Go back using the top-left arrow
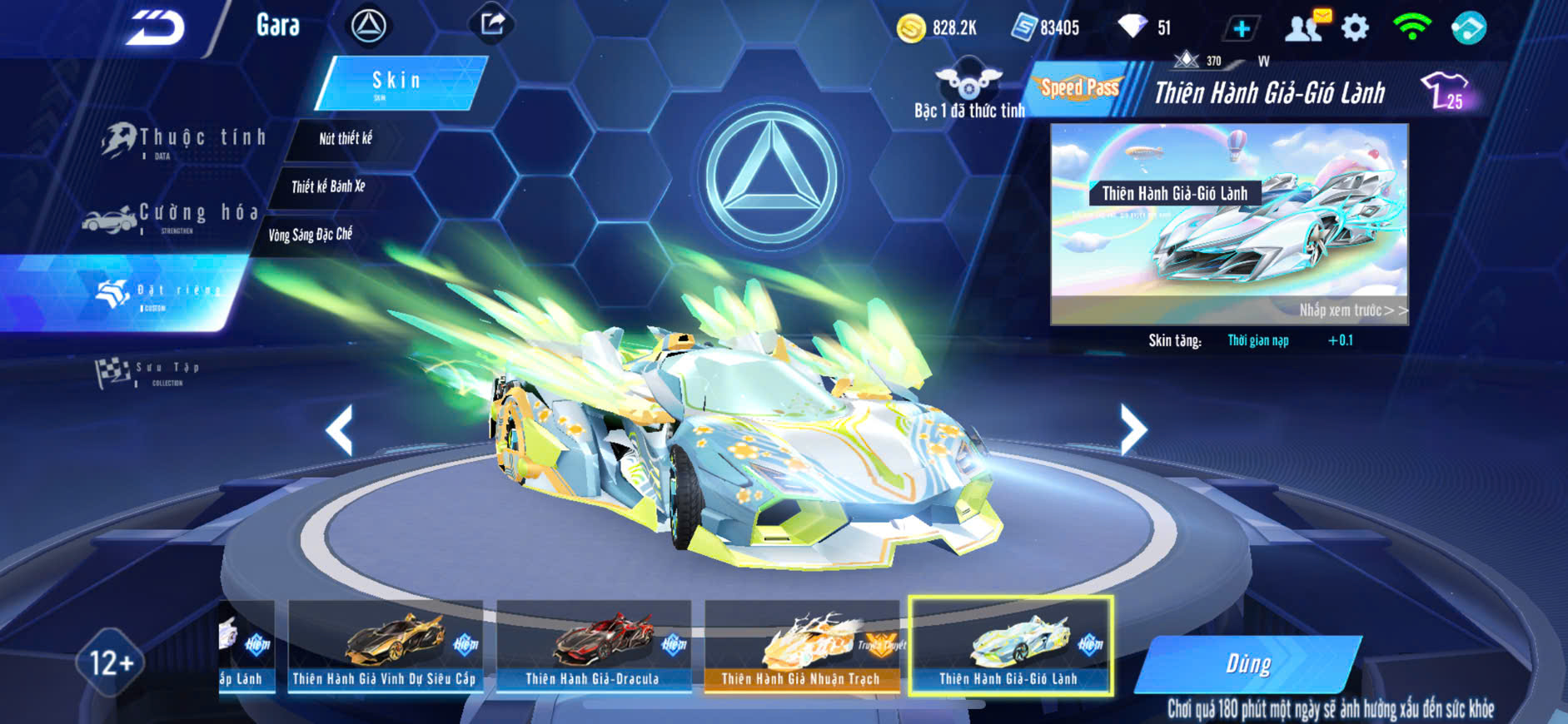1568x724 pixels. (155, 27)
